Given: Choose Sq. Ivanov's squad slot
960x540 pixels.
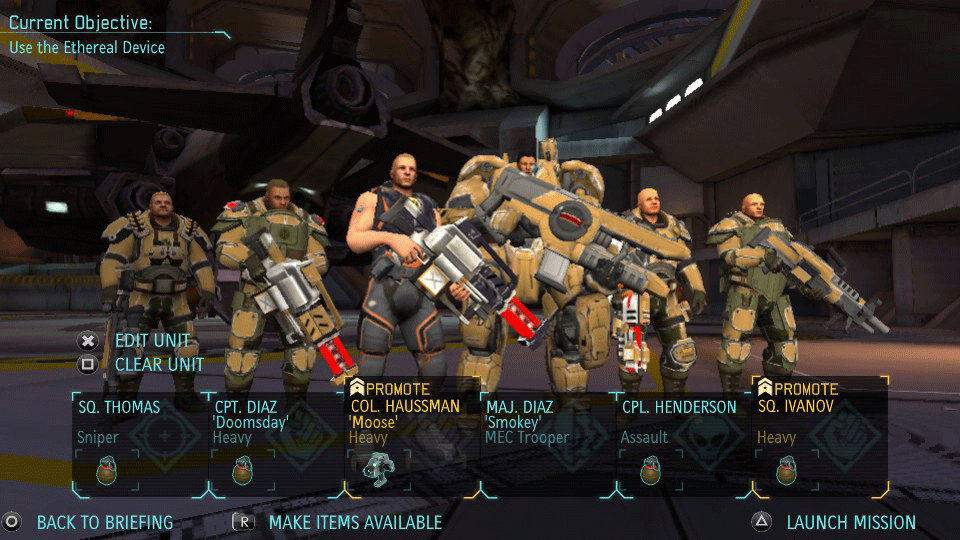Looking at the screenshot, I should tap(820, 422).
